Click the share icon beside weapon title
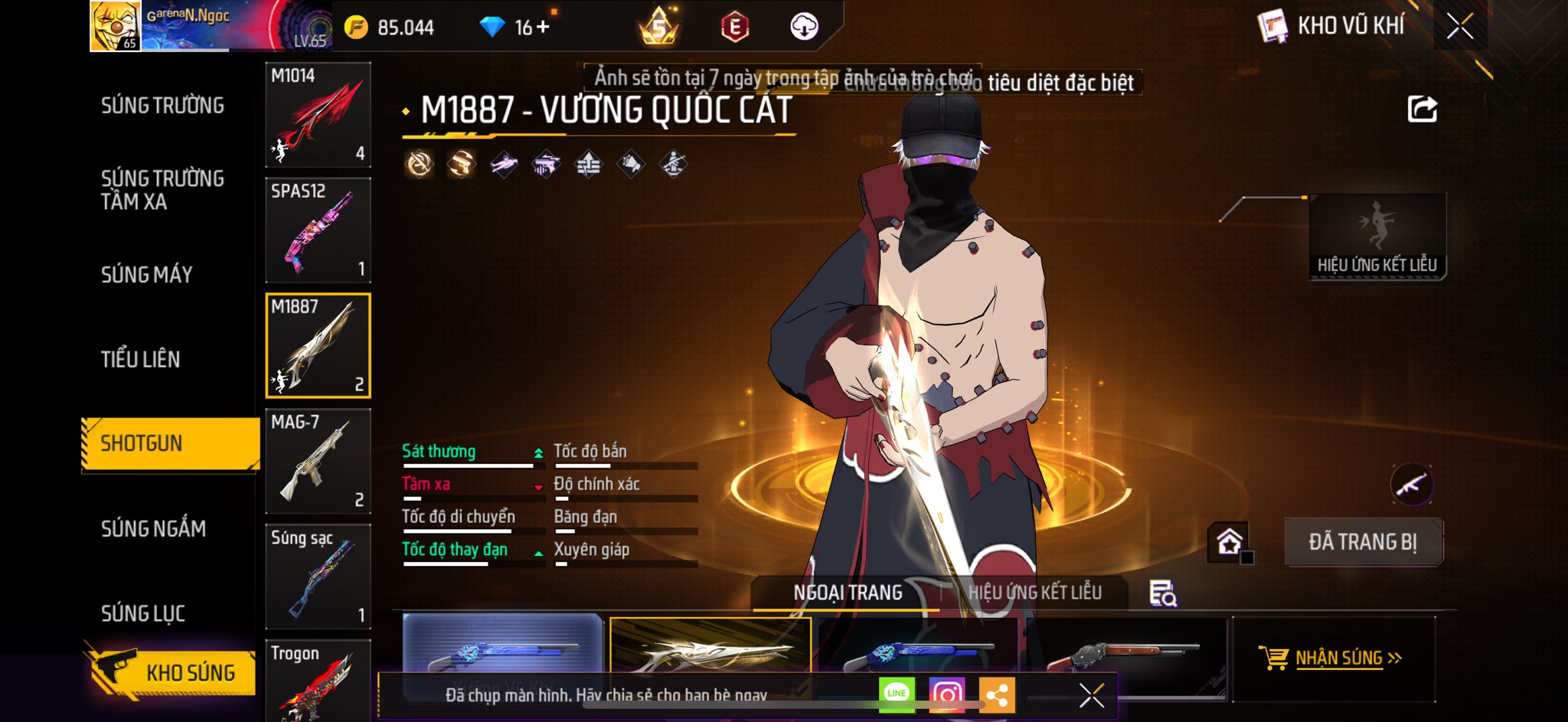The height and width of the screenshot is (722, 1568). tap(1422, 109)
